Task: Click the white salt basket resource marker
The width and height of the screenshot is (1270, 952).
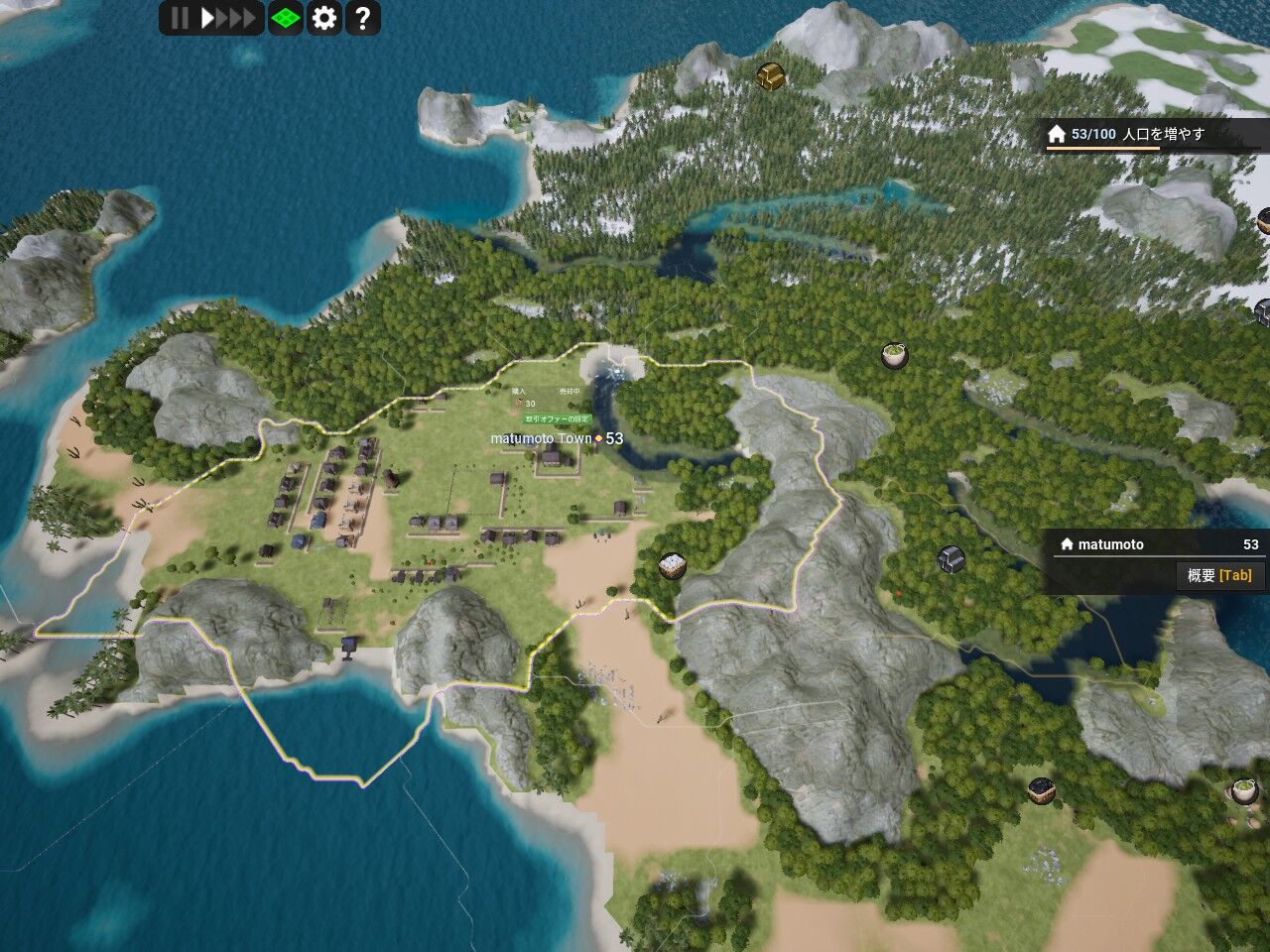Action: (673, 566)
